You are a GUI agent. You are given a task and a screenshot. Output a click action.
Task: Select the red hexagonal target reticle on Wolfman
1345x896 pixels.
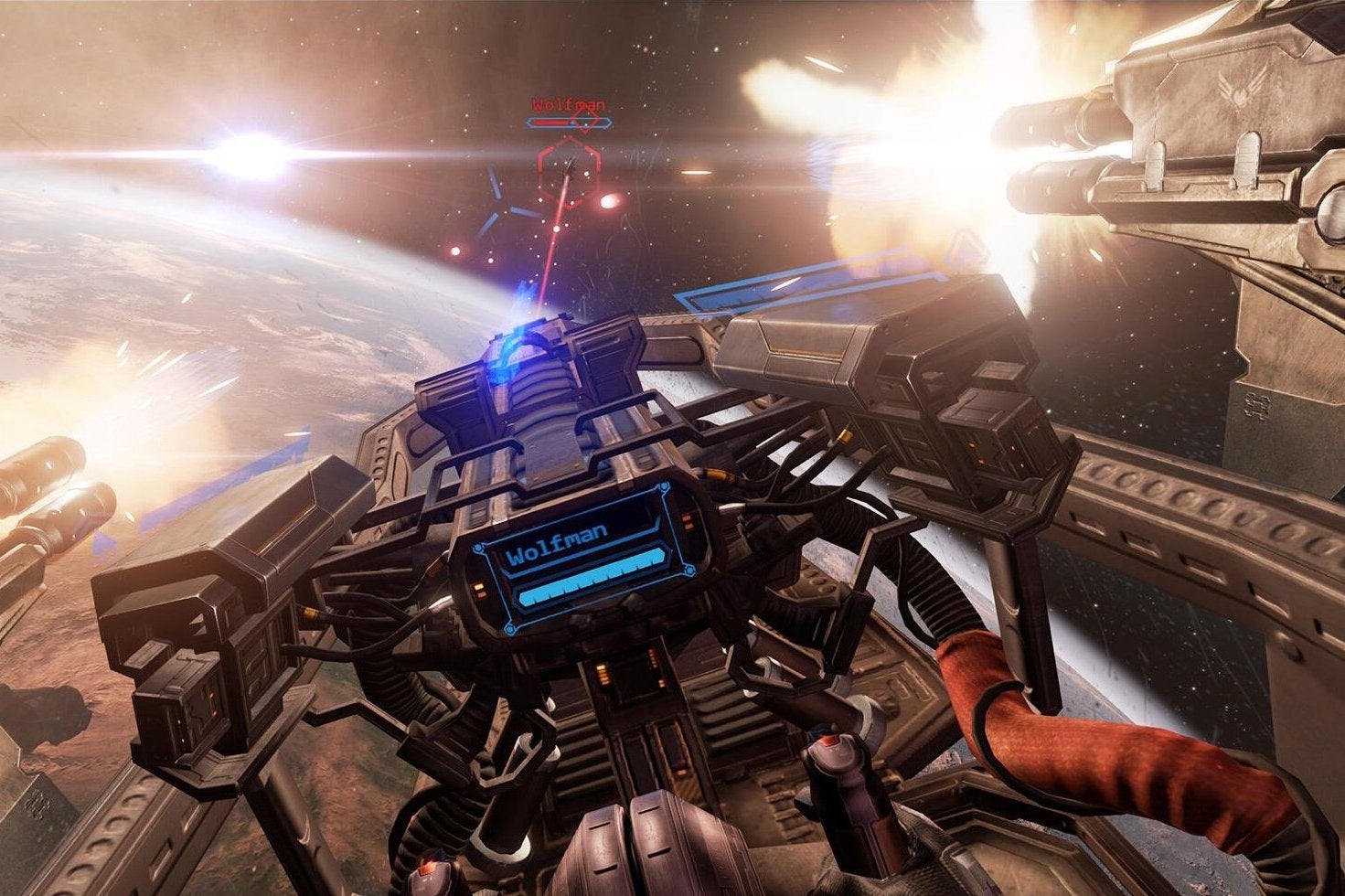(x=568, y=171)
